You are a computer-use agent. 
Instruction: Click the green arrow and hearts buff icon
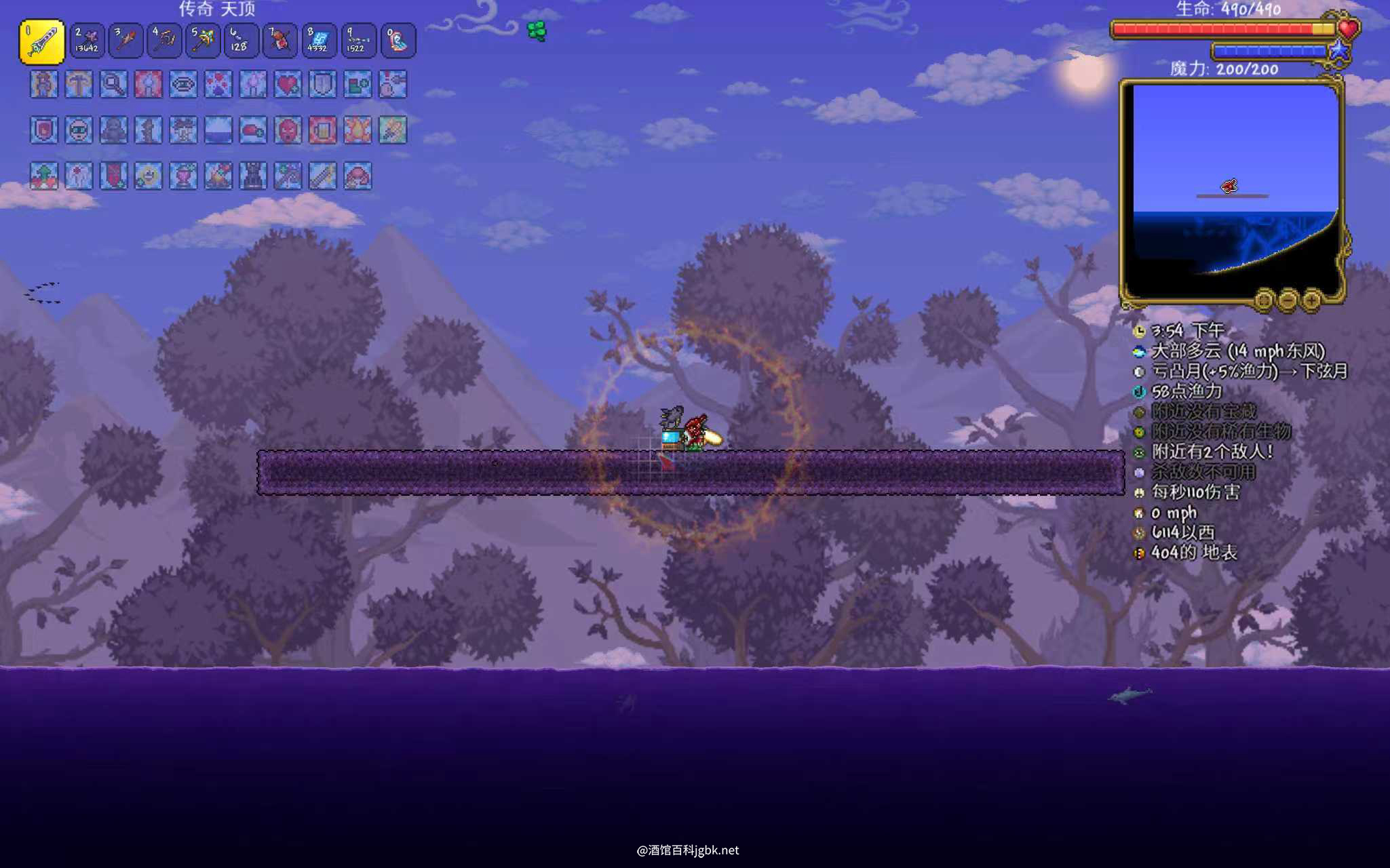(x=44, y=176)
